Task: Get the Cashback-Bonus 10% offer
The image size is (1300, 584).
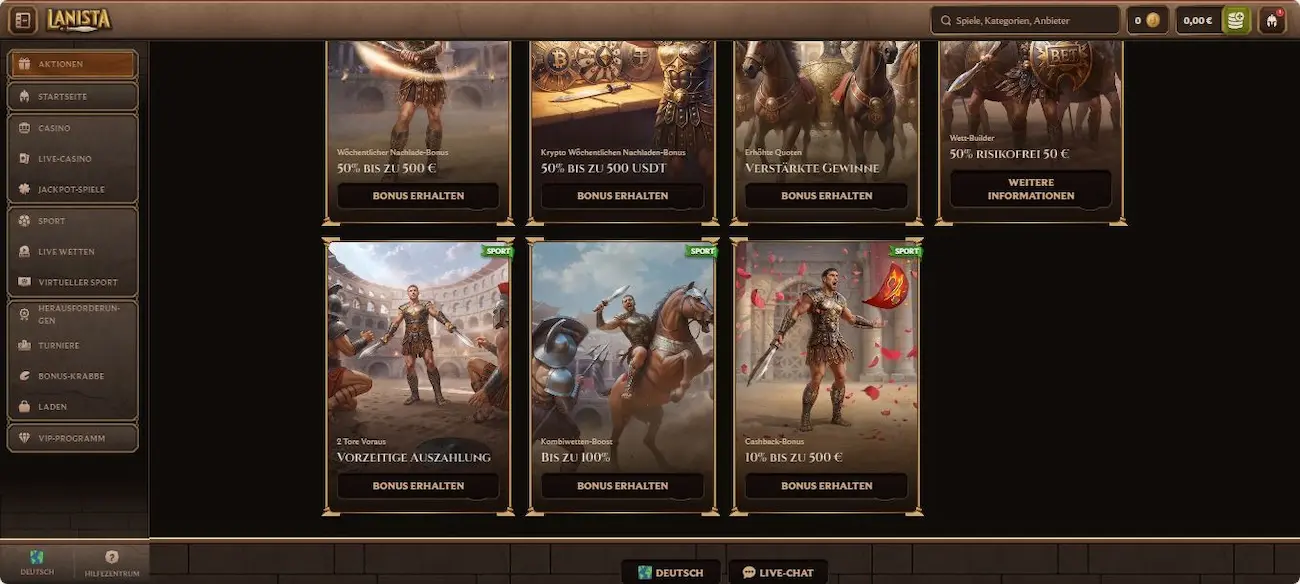Action: tap(826, 486)
